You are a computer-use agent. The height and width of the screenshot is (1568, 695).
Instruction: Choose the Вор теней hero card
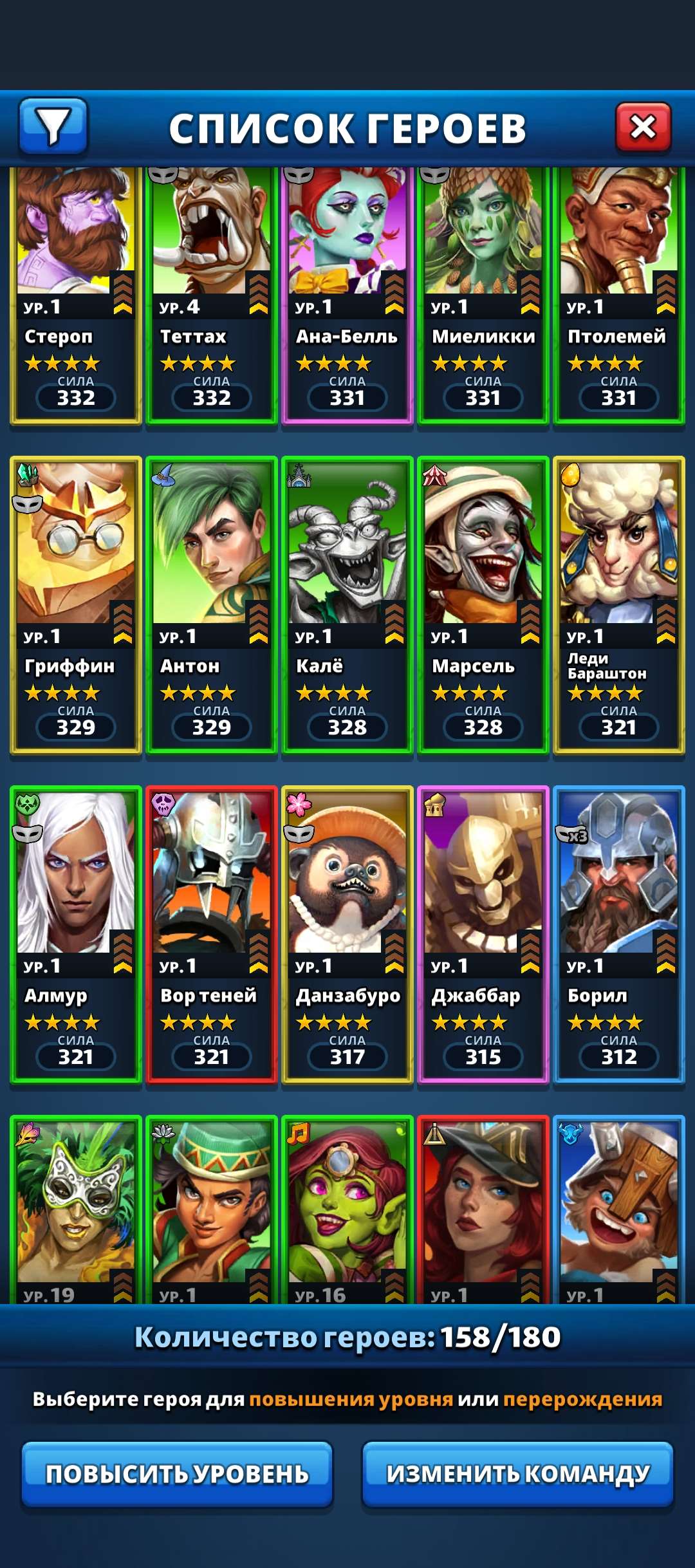pos(211,935)
